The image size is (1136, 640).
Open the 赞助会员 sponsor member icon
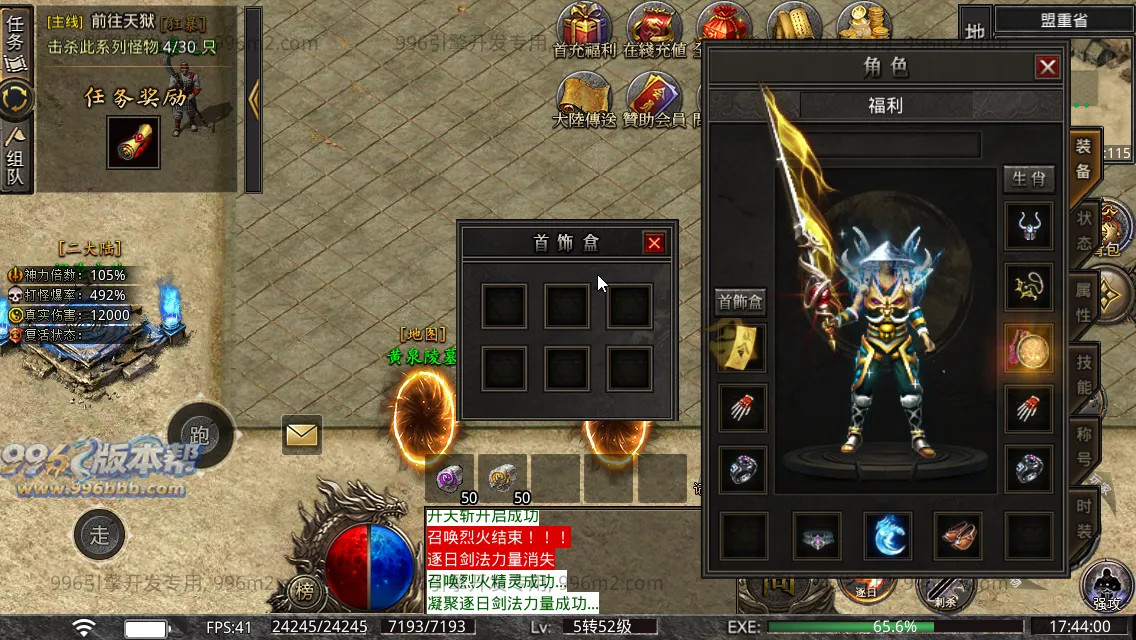[654, 100]
